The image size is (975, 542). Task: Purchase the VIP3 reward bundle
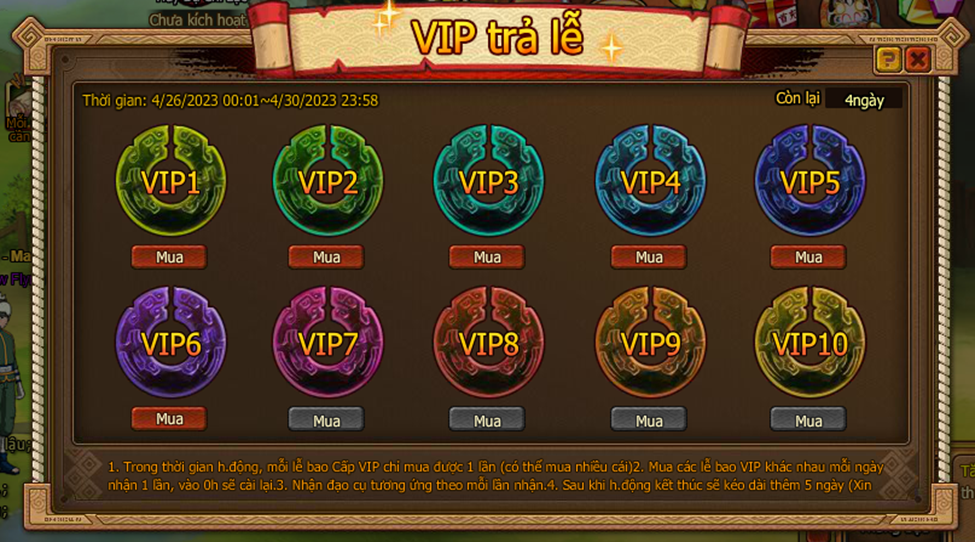pos(487,257)
